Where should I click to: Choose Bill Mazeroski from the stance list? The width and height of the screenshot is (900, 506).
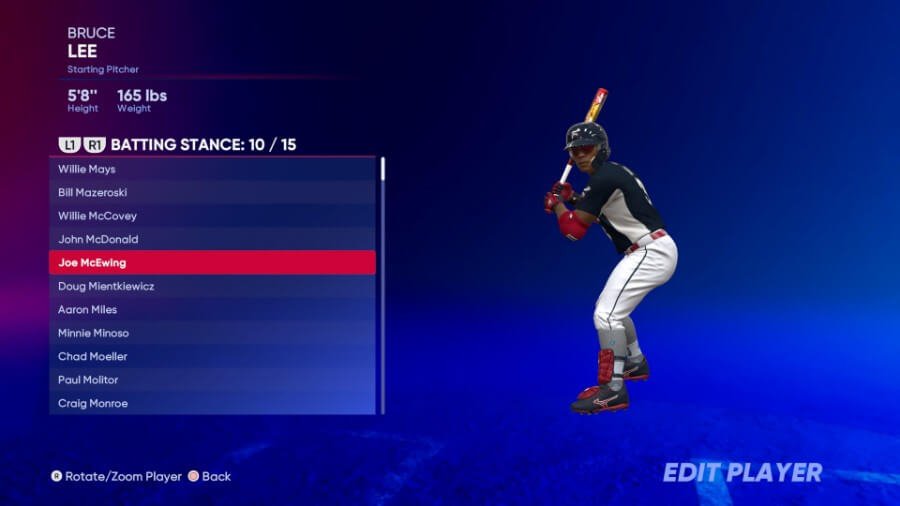click(212, 192)
